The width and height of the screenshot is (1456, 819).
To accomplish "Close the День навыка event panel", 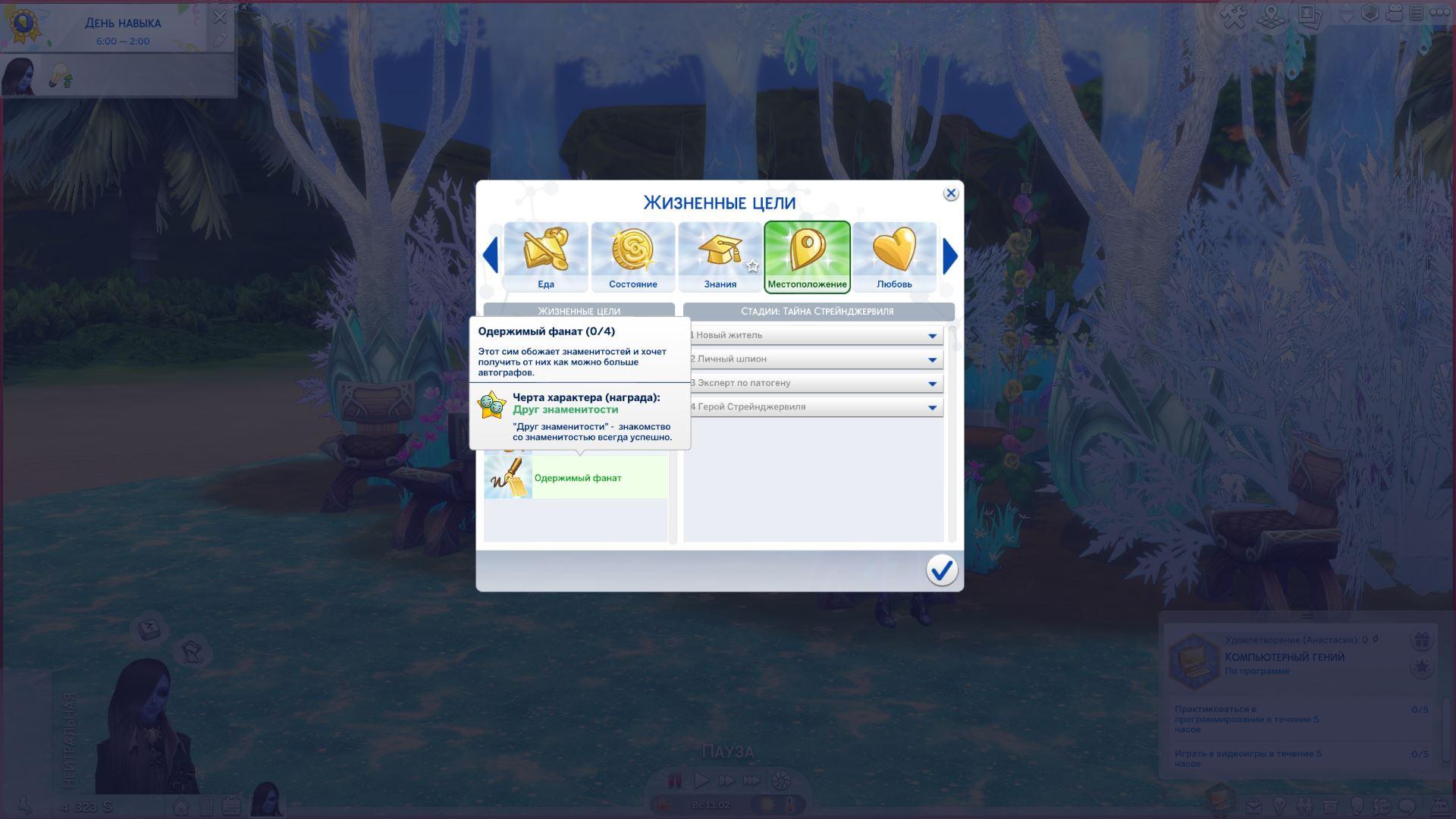I will pos(220,17).
